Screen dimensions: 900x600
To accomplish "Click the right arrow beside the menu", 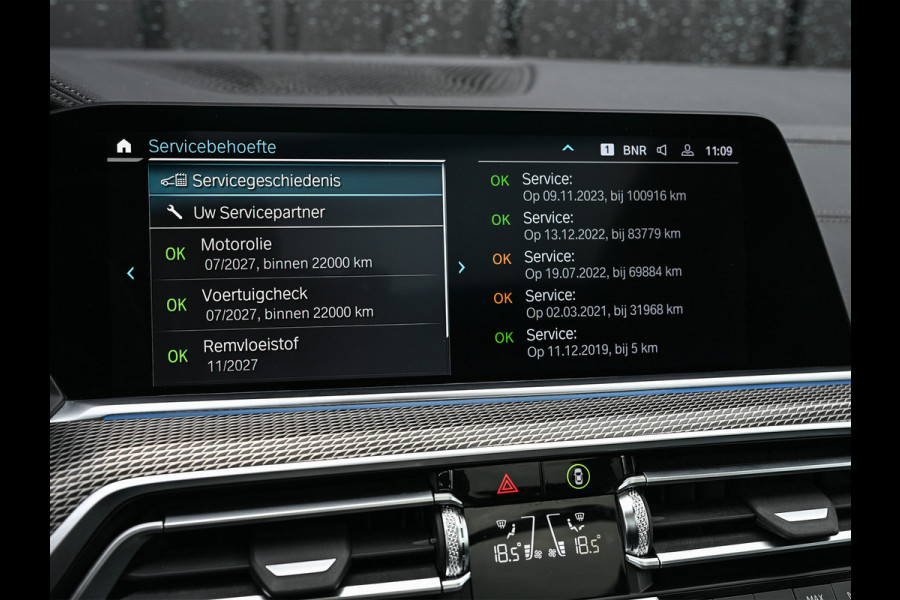I will pyautogui.click(x=461, y=267).
